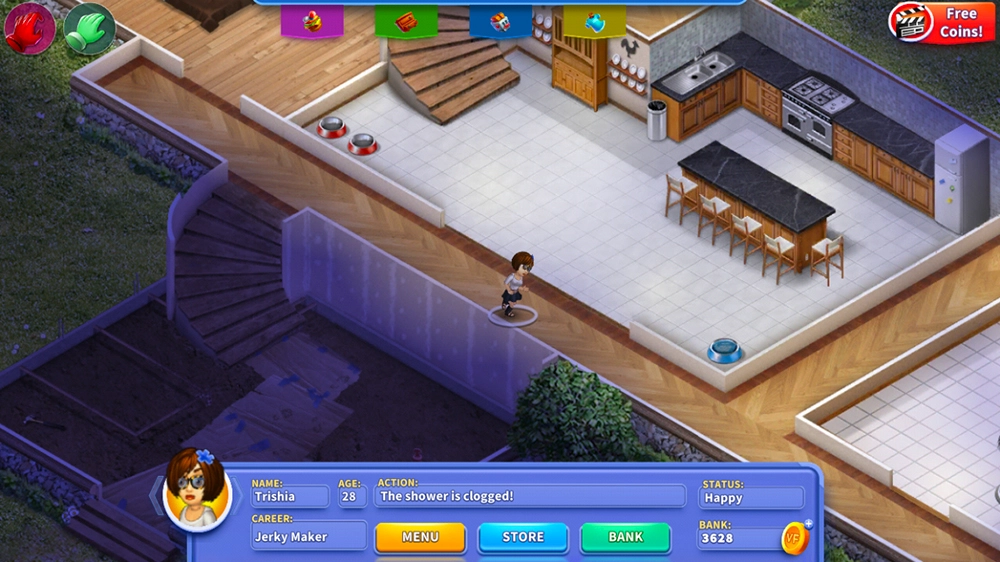The image size is (1000, 562).
Task: Open the blue STORE button
Action: 523,537
